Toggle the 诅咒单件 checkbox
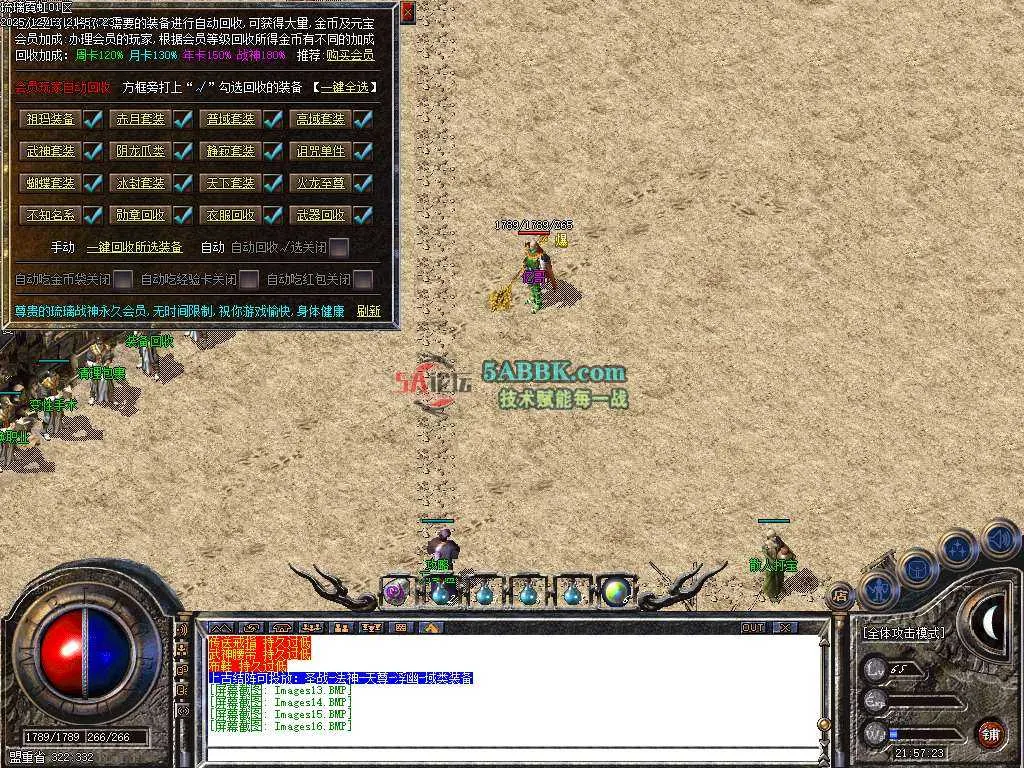 click(363, 152)
